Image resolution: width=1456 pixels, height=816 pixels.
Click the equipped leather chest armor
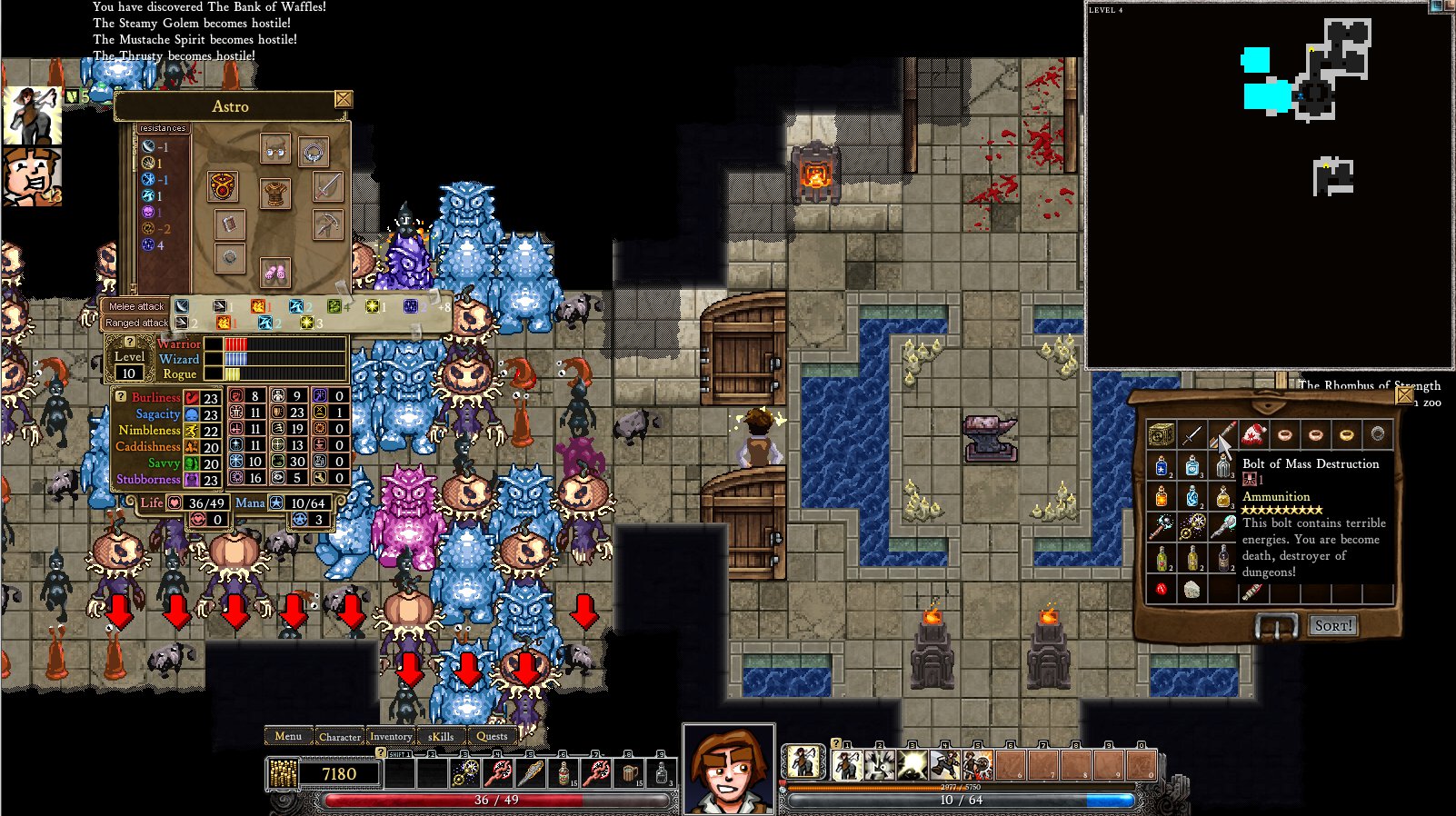point(274,193)
